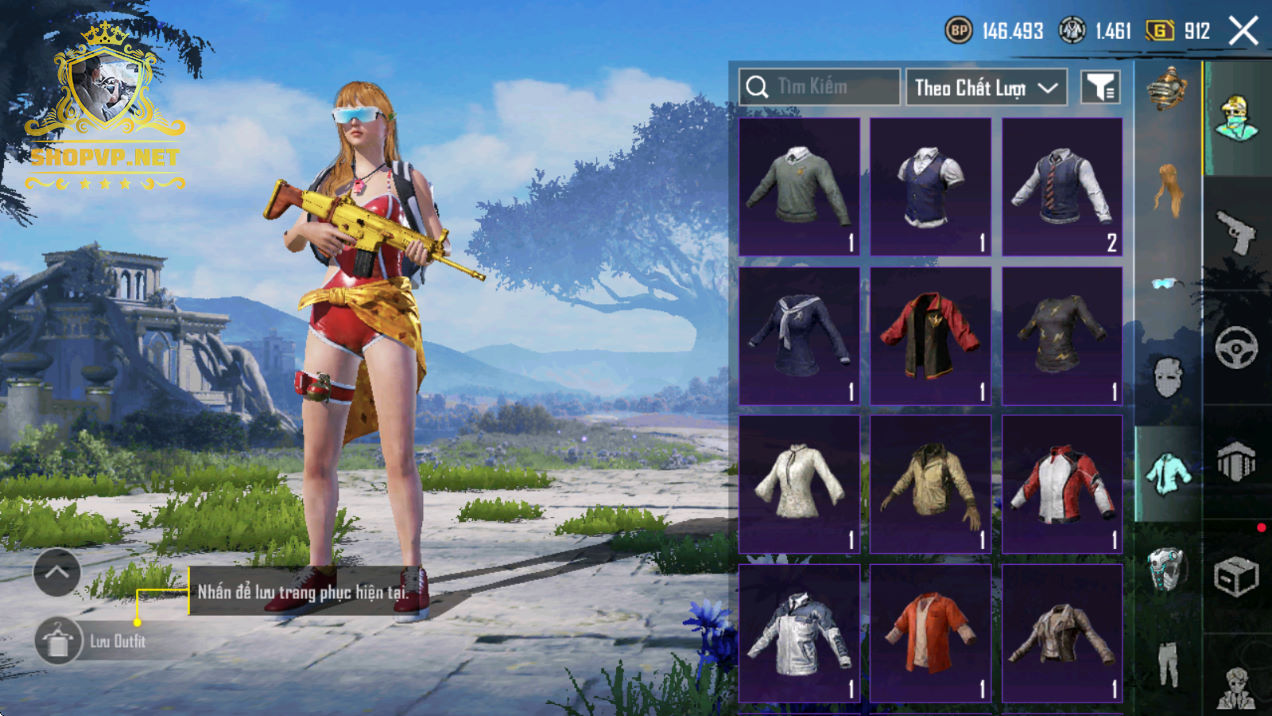The image size is (1272, 716).
Task: Open the pants category tab
Action: click(x=1167, y=663)
